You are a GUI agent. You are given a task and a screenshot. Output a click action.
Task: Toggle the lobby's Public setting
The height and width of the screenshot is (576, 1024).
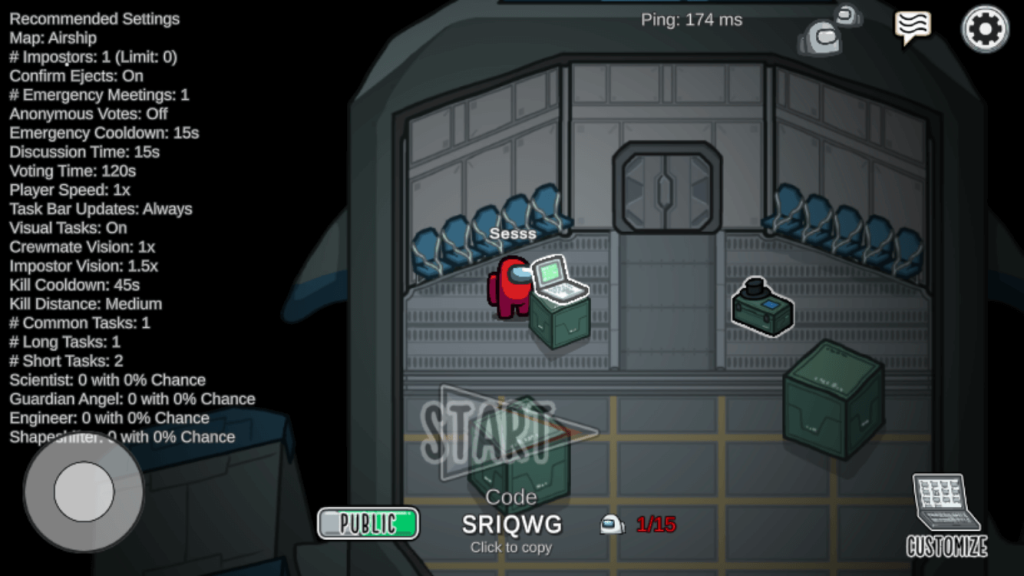(x=368, y=523)
